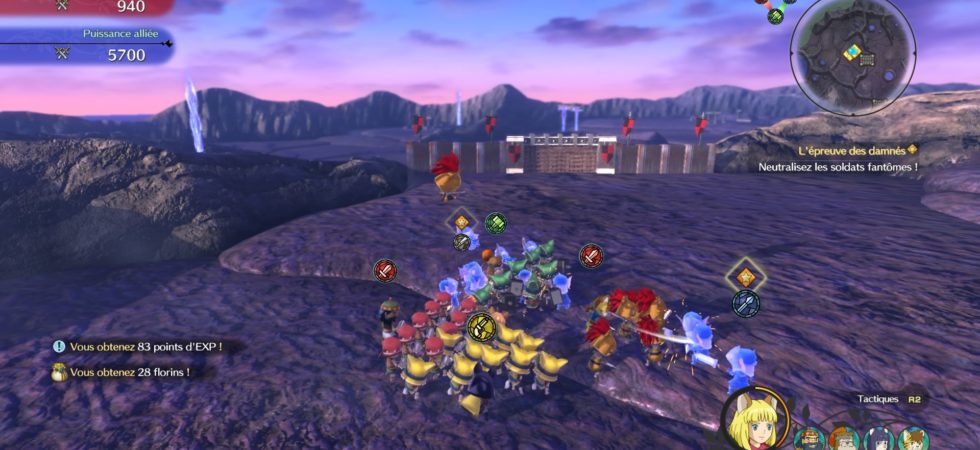Click the circular minimap
The height and width of the screenshot is (450, 980).
pos(852,55)
